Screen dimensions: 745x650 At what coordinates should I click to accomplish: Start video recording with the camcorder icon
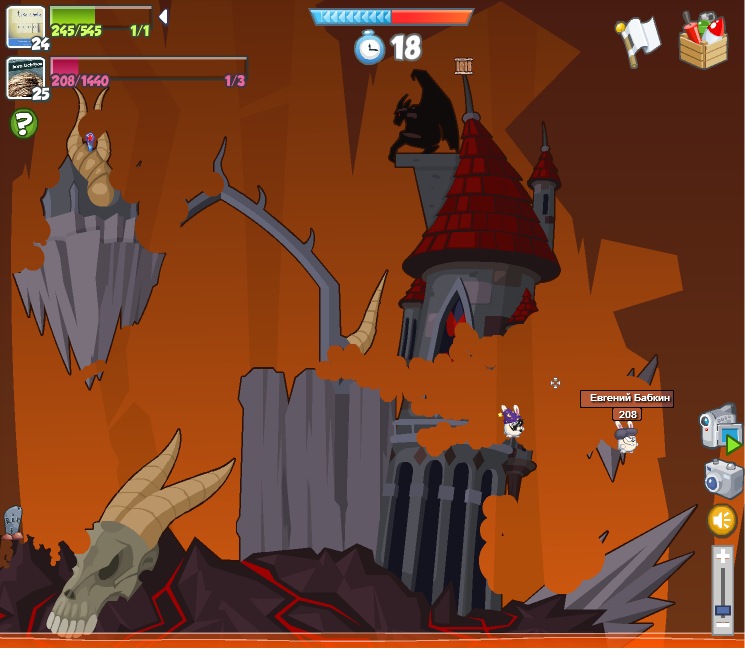(x=719, y=428)
